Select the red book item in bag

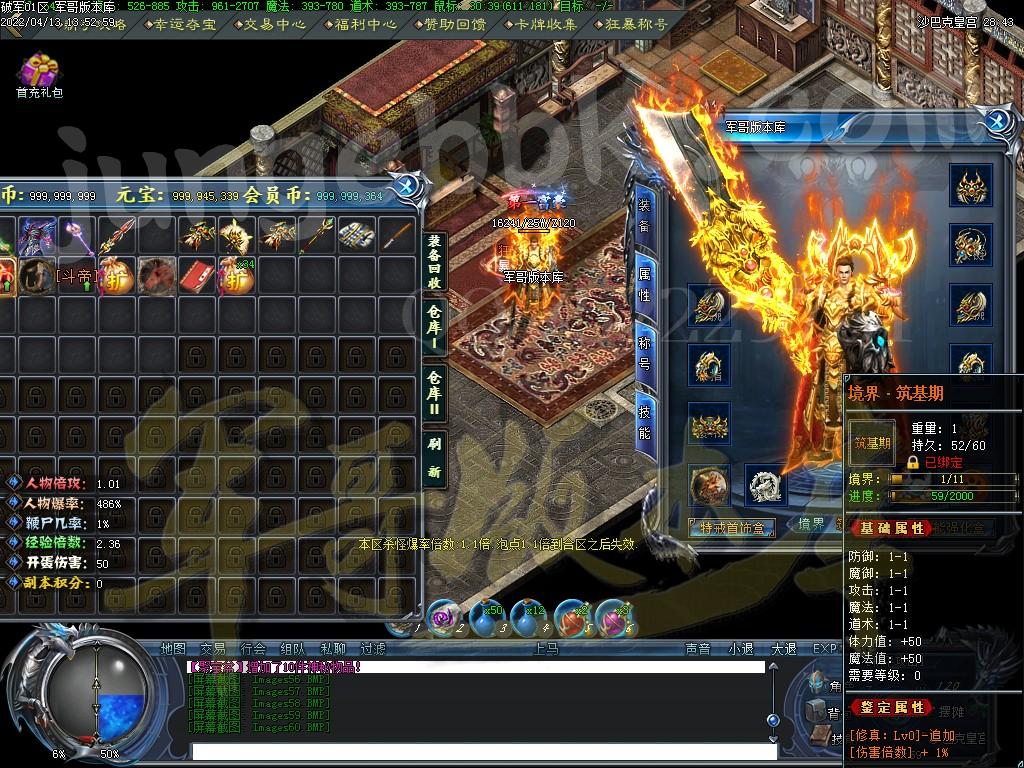point(196,276)
